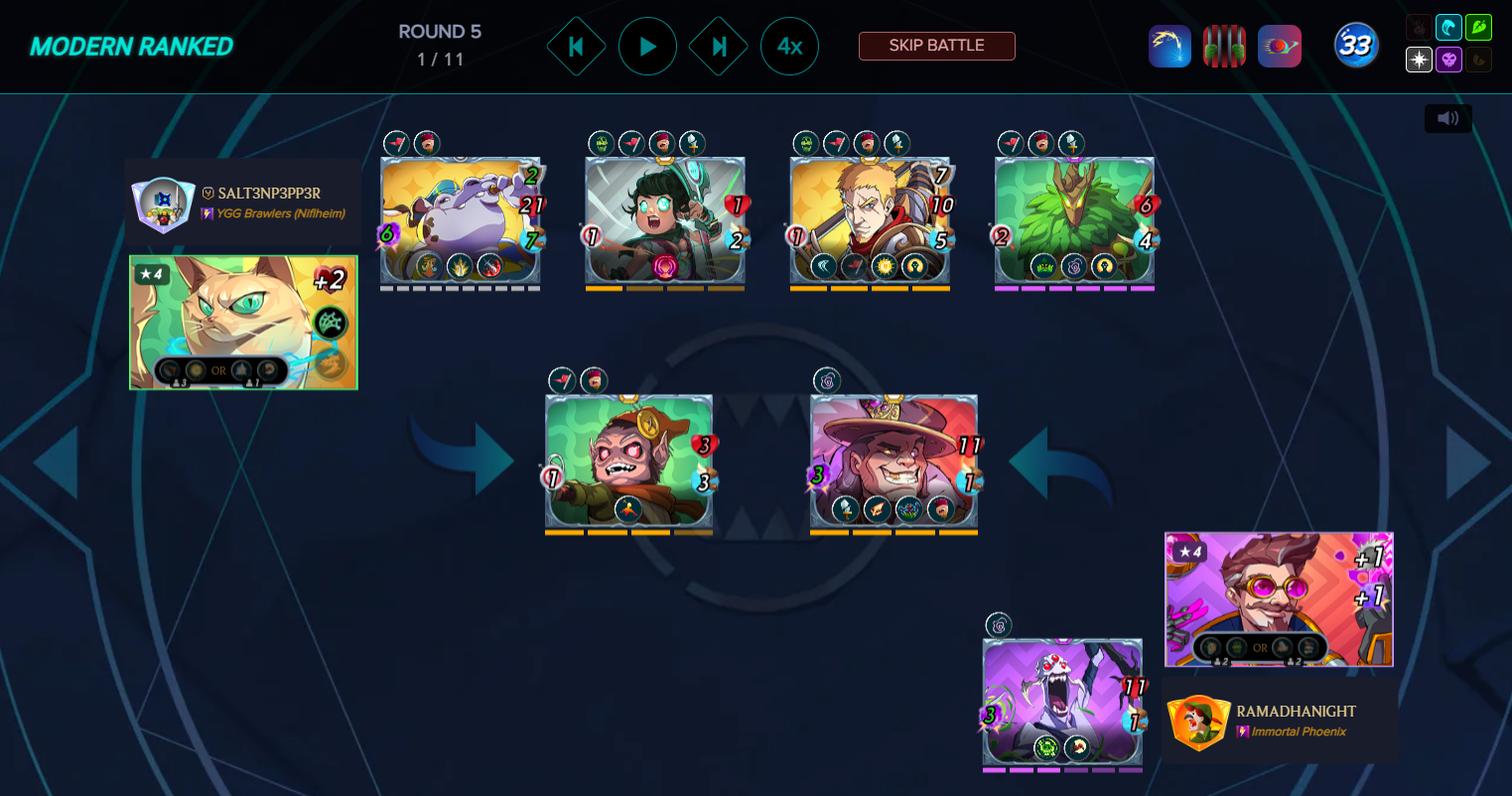Set playback speed to 4x
Viewport: 1512px width, 796px height.
point(789,46)
